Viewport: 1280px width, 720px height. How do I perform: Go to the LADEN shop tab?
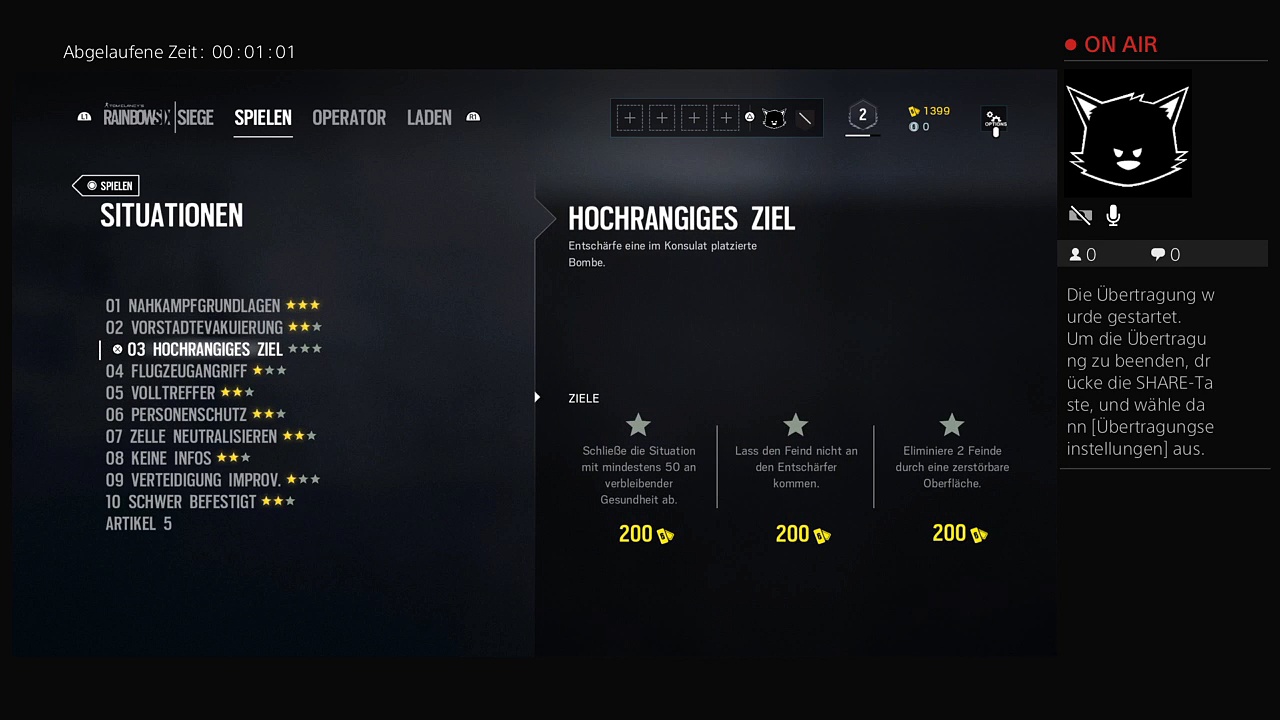click(x=429, y=118)
